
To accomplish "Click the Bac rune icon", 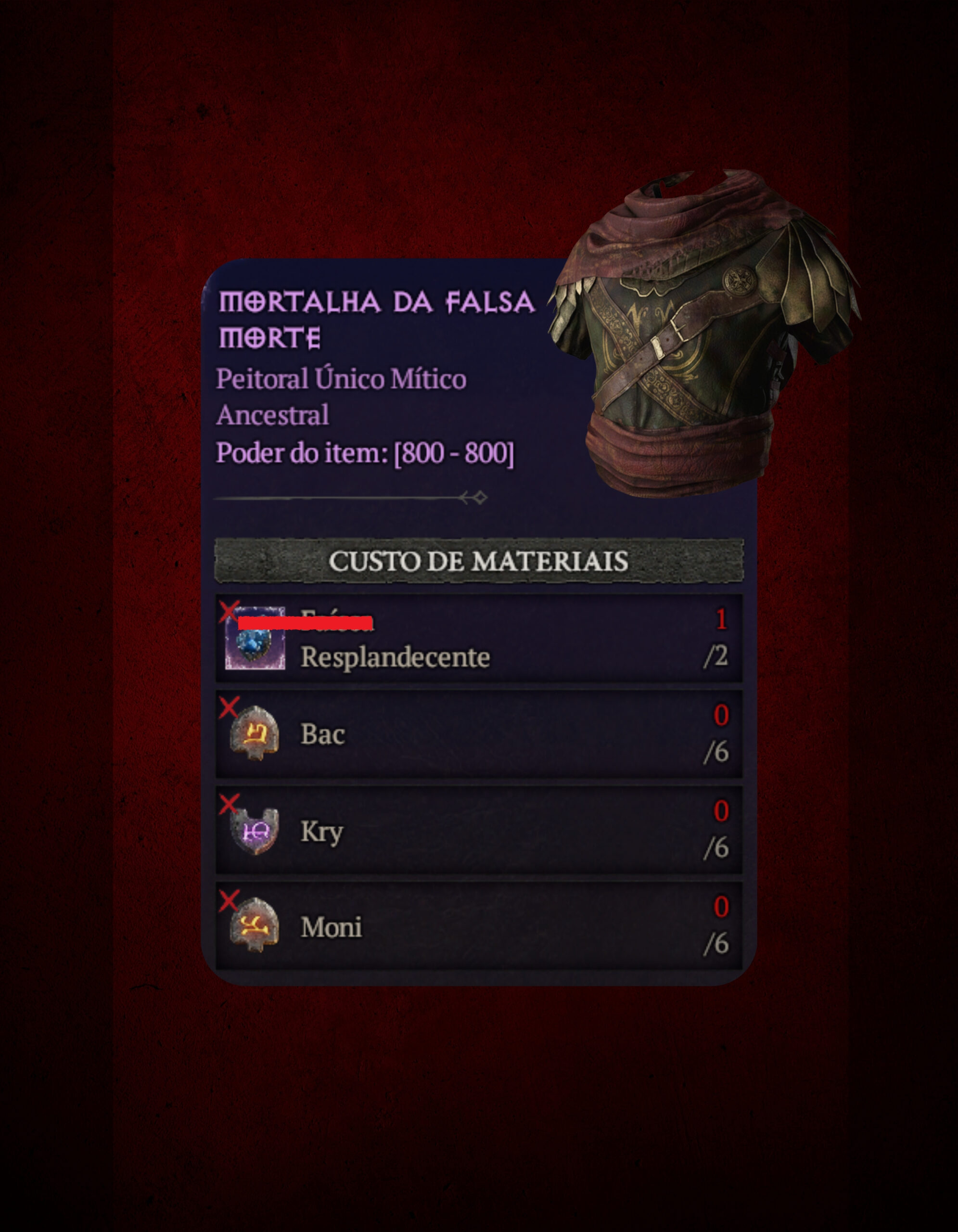I will click(255, 733).
